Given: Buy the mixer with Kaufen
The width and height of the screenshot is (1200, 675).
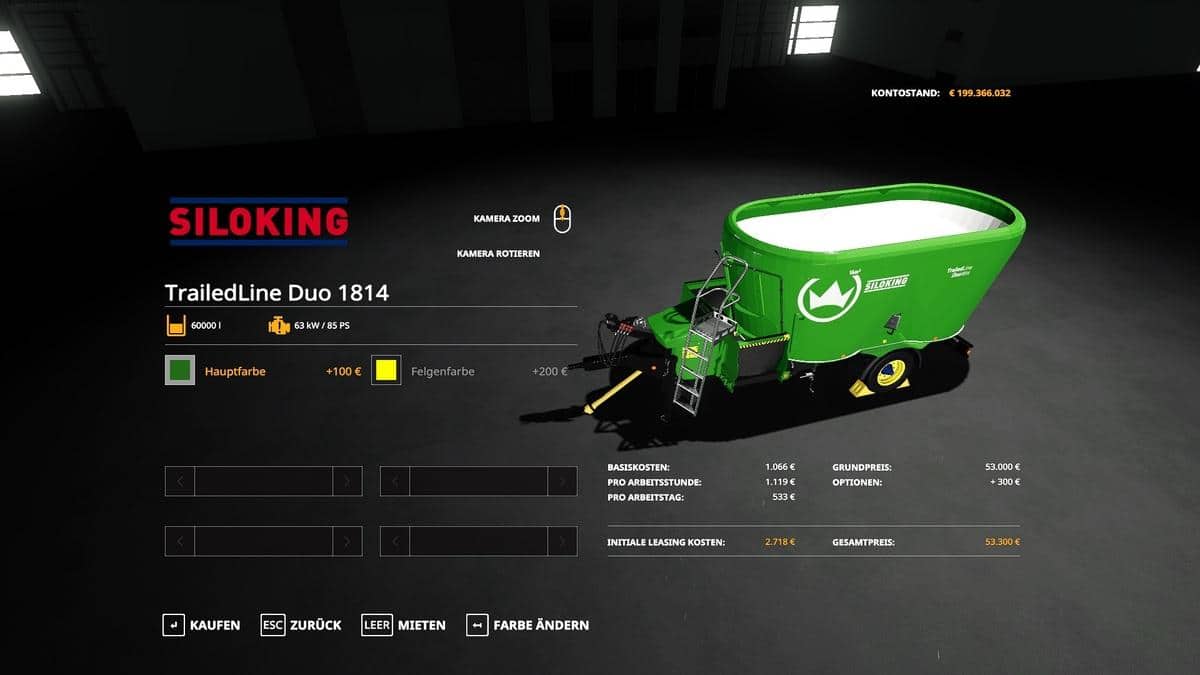Looking at the screenshot, I should (202, 625).
